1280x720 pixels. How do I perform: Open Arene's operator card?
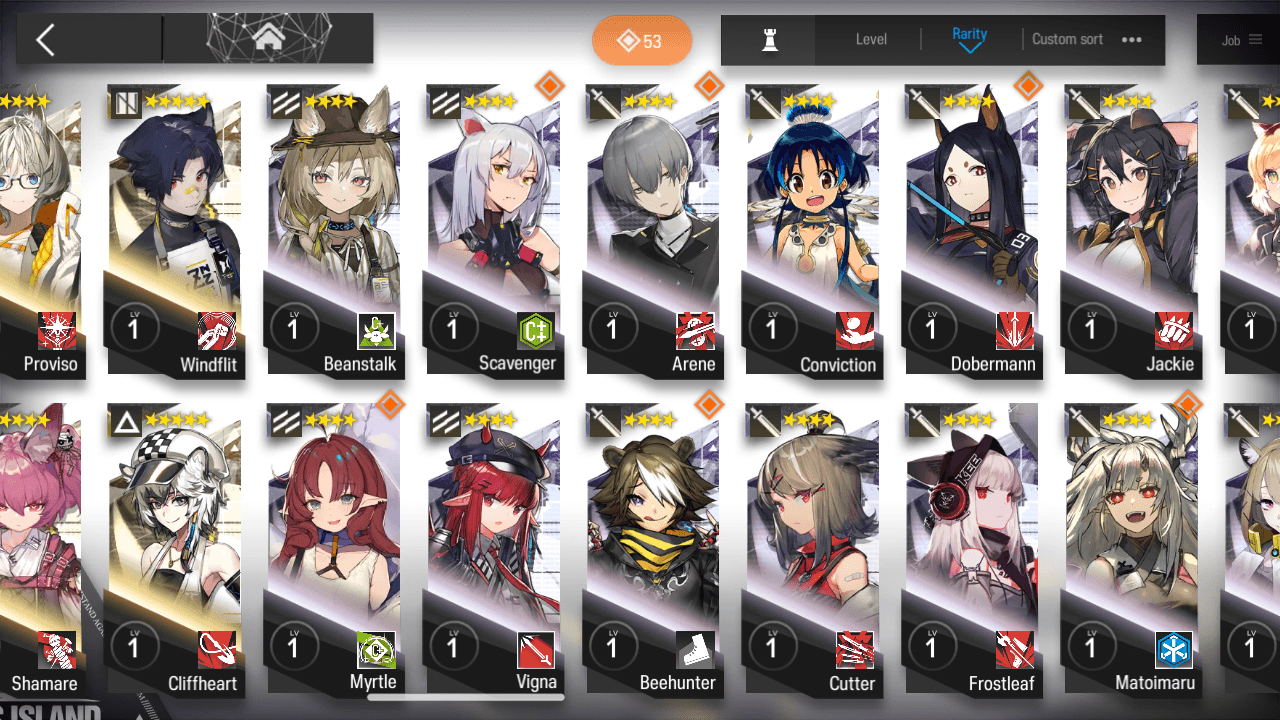(653, 230)
